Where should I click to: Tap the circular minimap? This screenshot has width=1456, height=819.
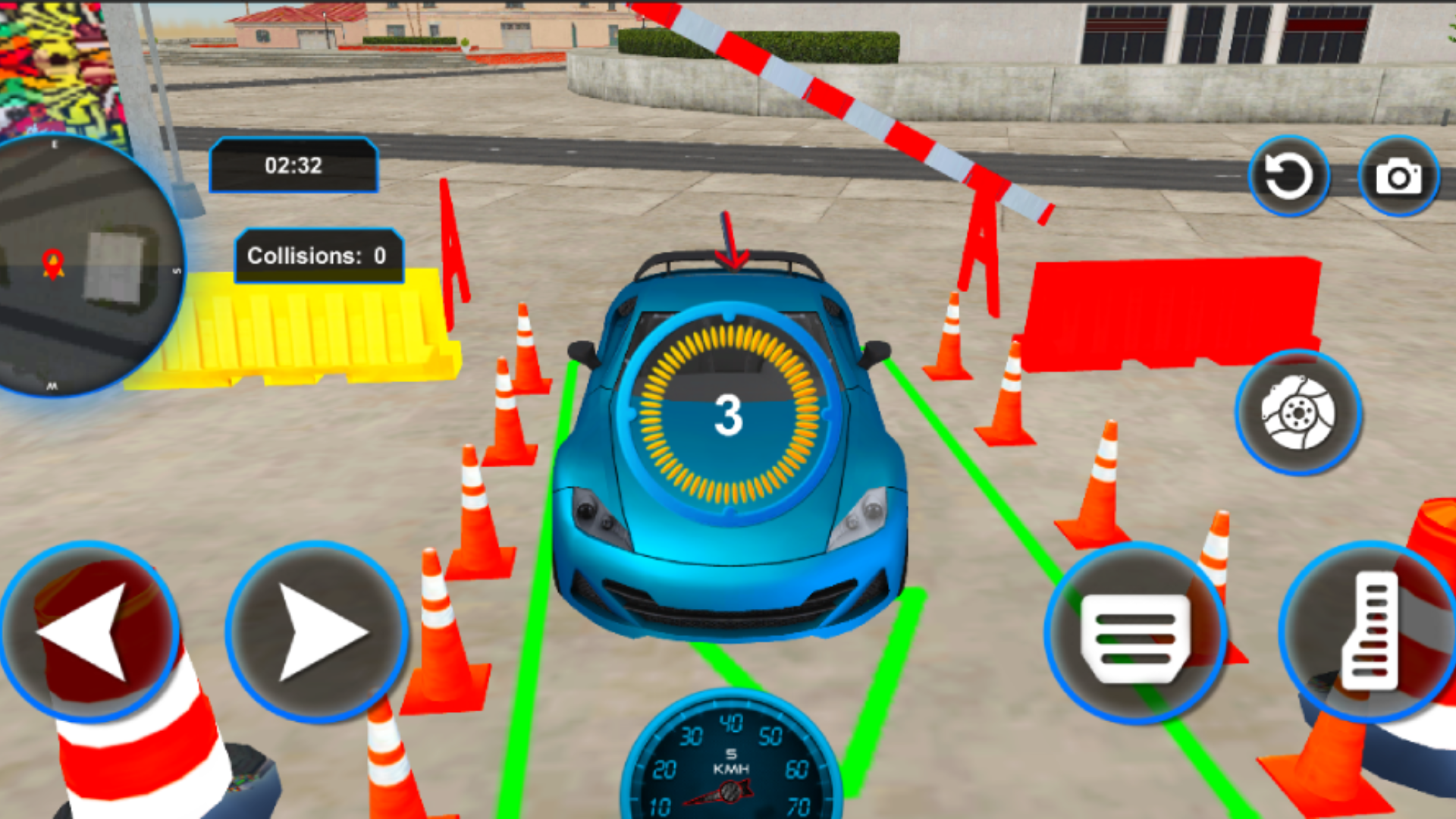click(83, 265)
